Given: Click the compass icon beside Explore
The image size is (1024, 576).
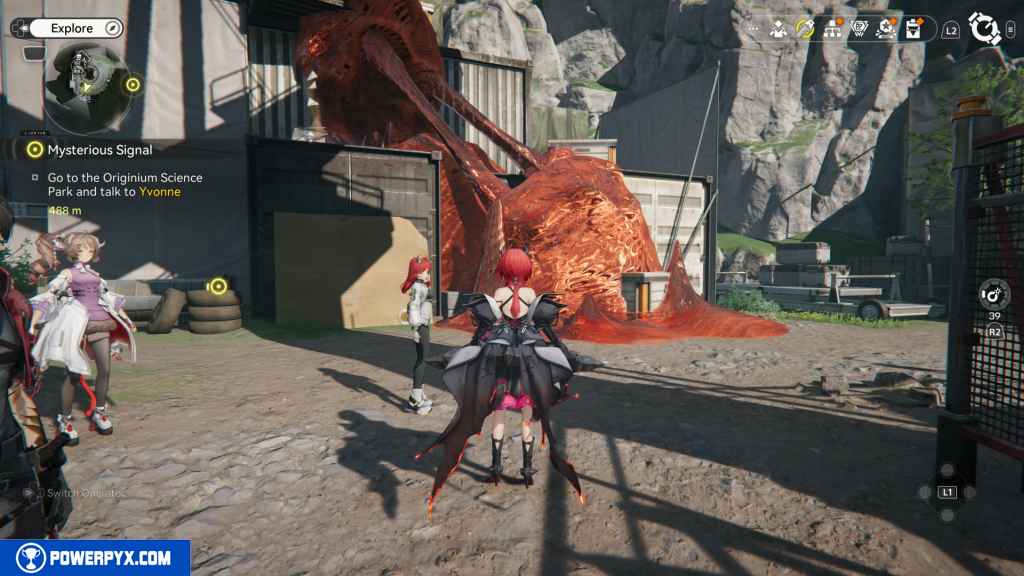Looking at the screenshot, I should (113, 29).
